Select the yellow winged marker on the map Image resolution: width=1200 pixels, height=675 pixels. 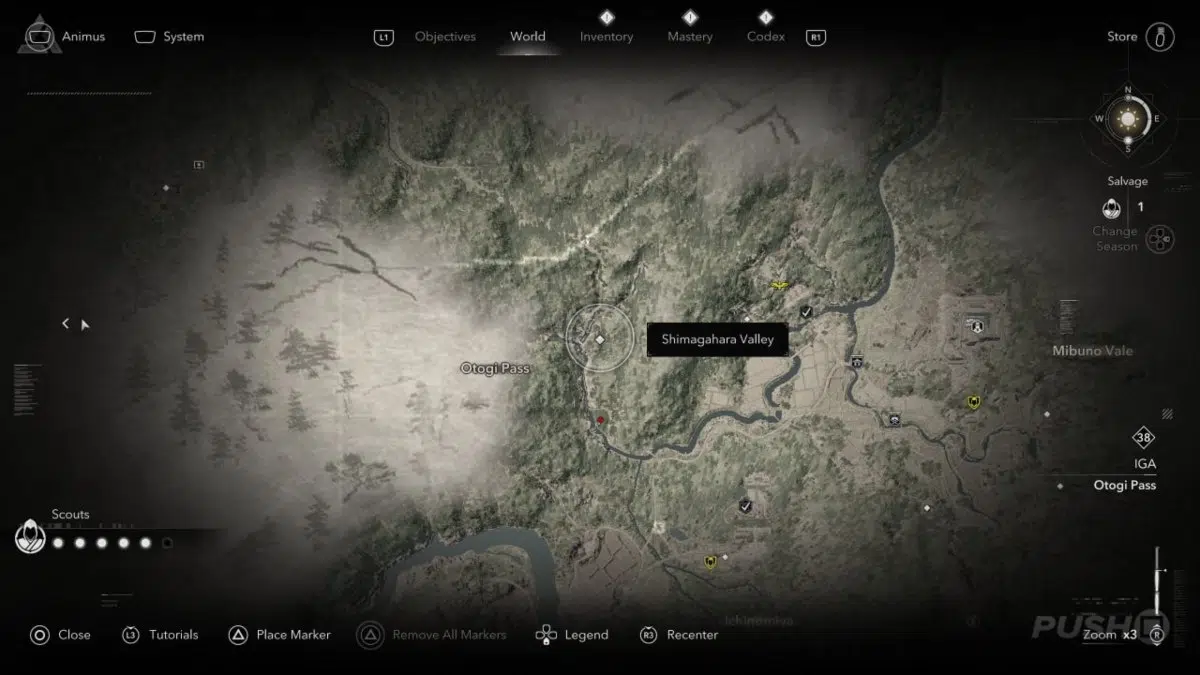777,284
